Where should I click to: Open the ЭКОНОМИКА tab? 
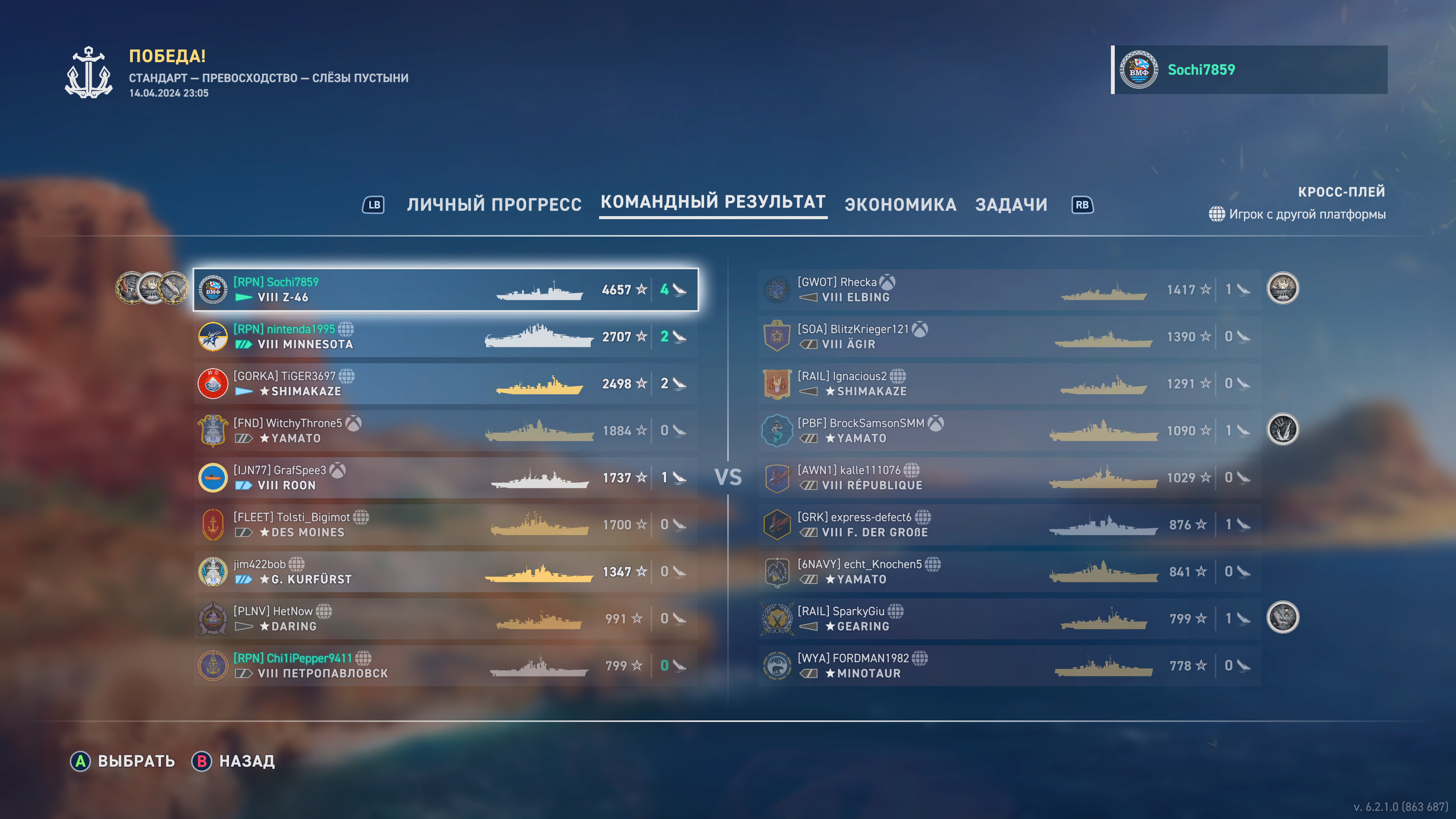coord(901,205)
